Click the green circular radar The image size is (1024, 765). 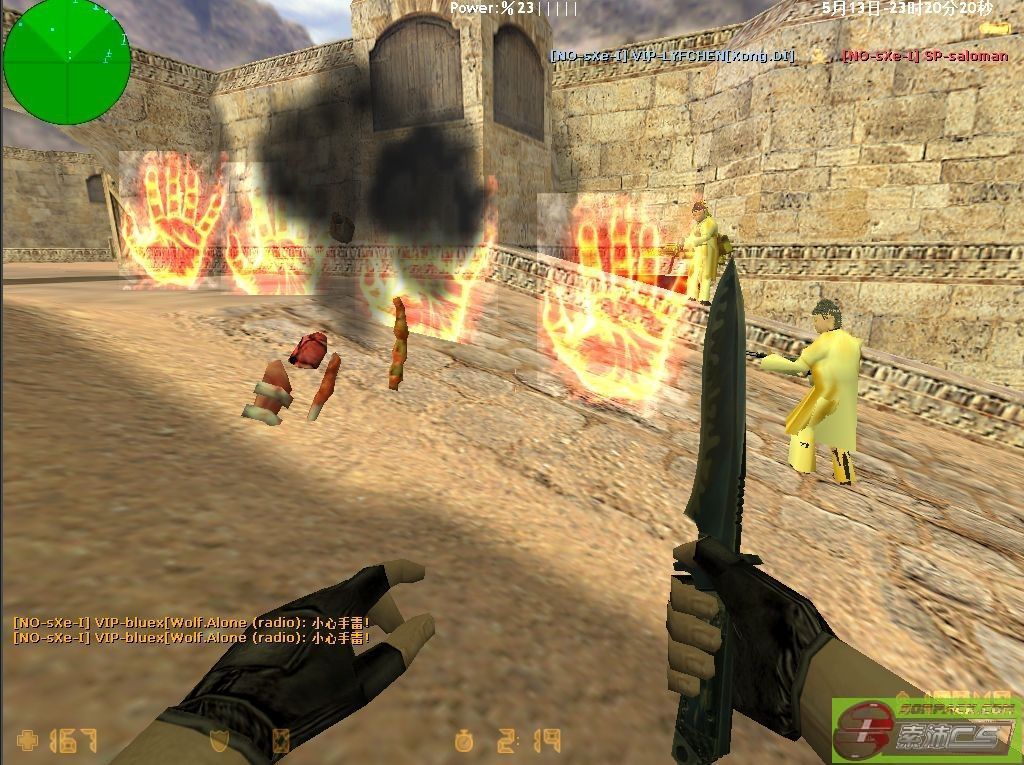(66, 62)
